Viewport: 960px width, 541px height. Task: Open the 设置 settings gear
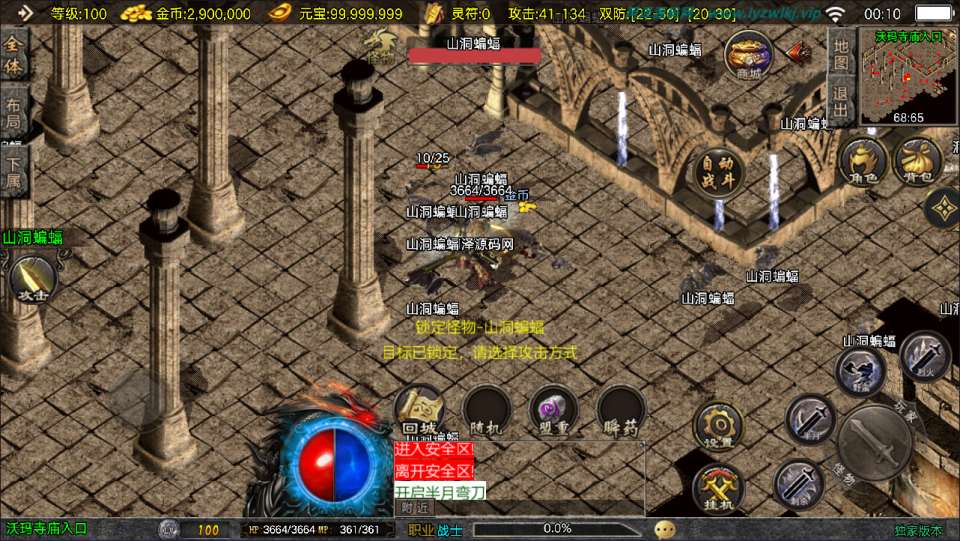(718, 426)
